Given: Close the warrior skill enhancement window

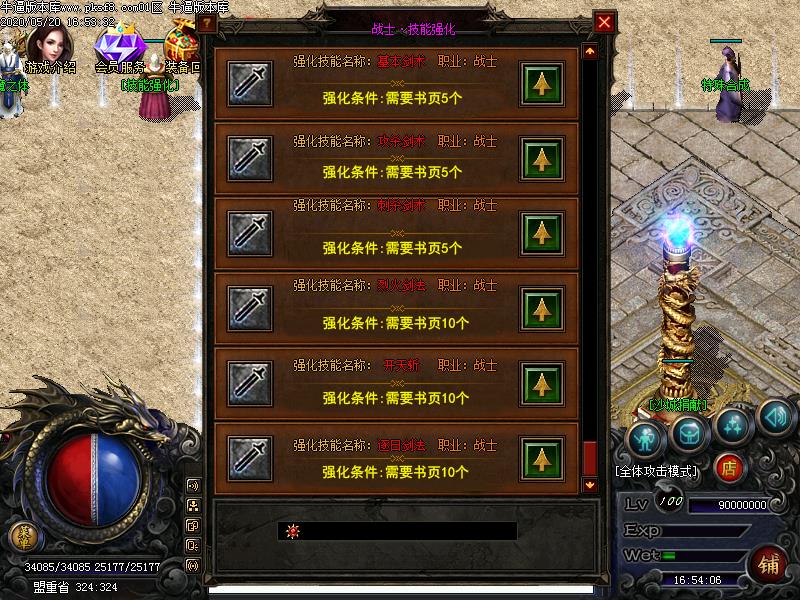Looking at the screenshot, I should point(604,22).
